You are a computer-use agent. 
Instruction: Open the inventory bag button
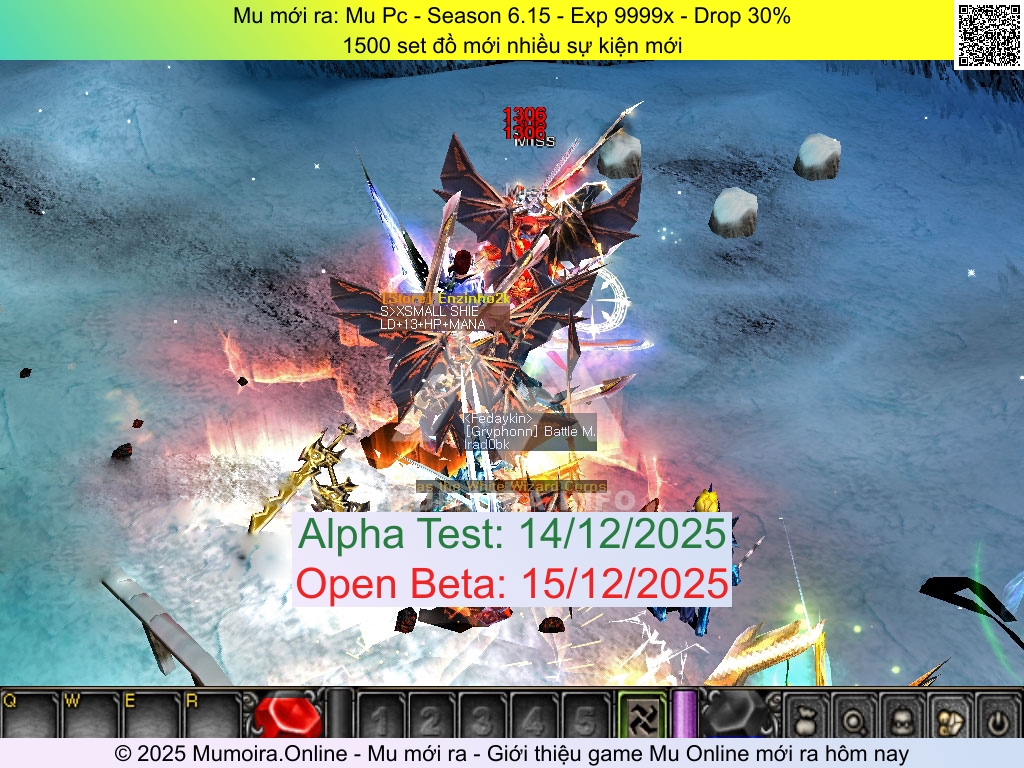point(806,717)
